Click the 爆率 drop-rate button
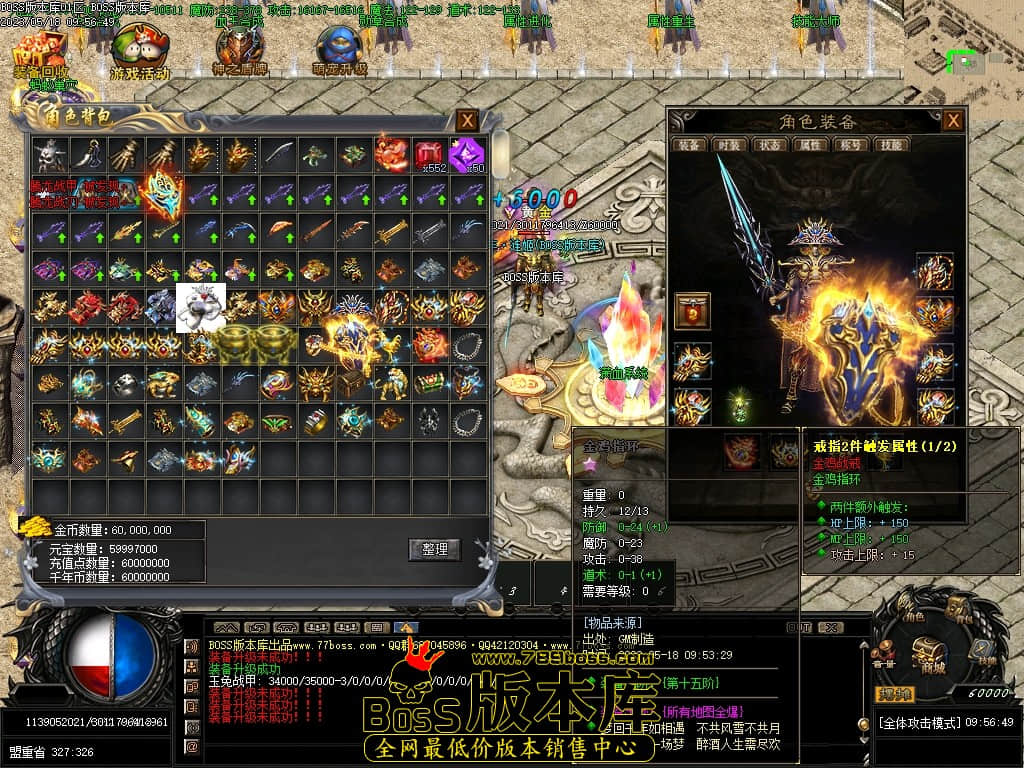This screenshot has width=1024, height=768. 896,693
